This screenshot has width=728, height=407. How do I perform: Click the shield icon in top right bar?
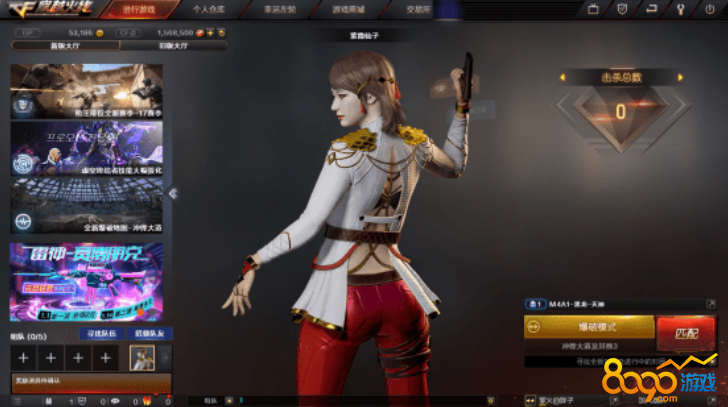621,9
